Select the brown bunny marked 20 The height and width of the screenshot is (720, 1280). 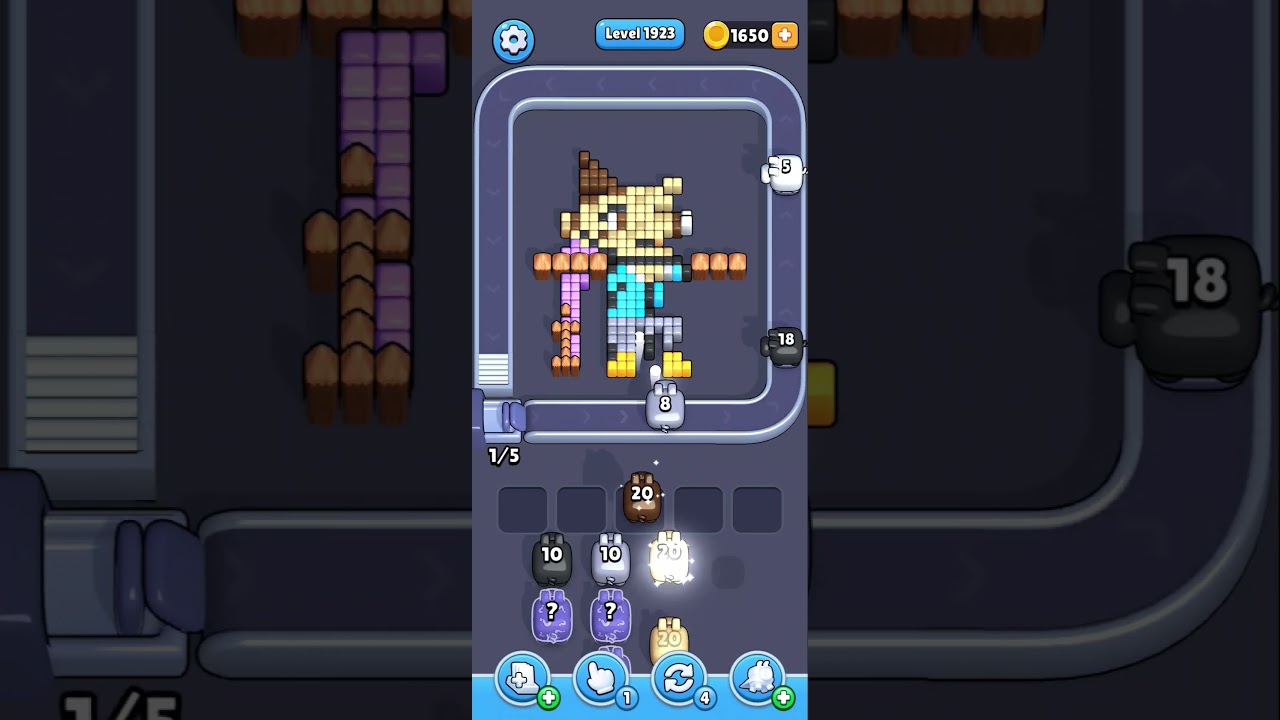click(x=643, y=497)
